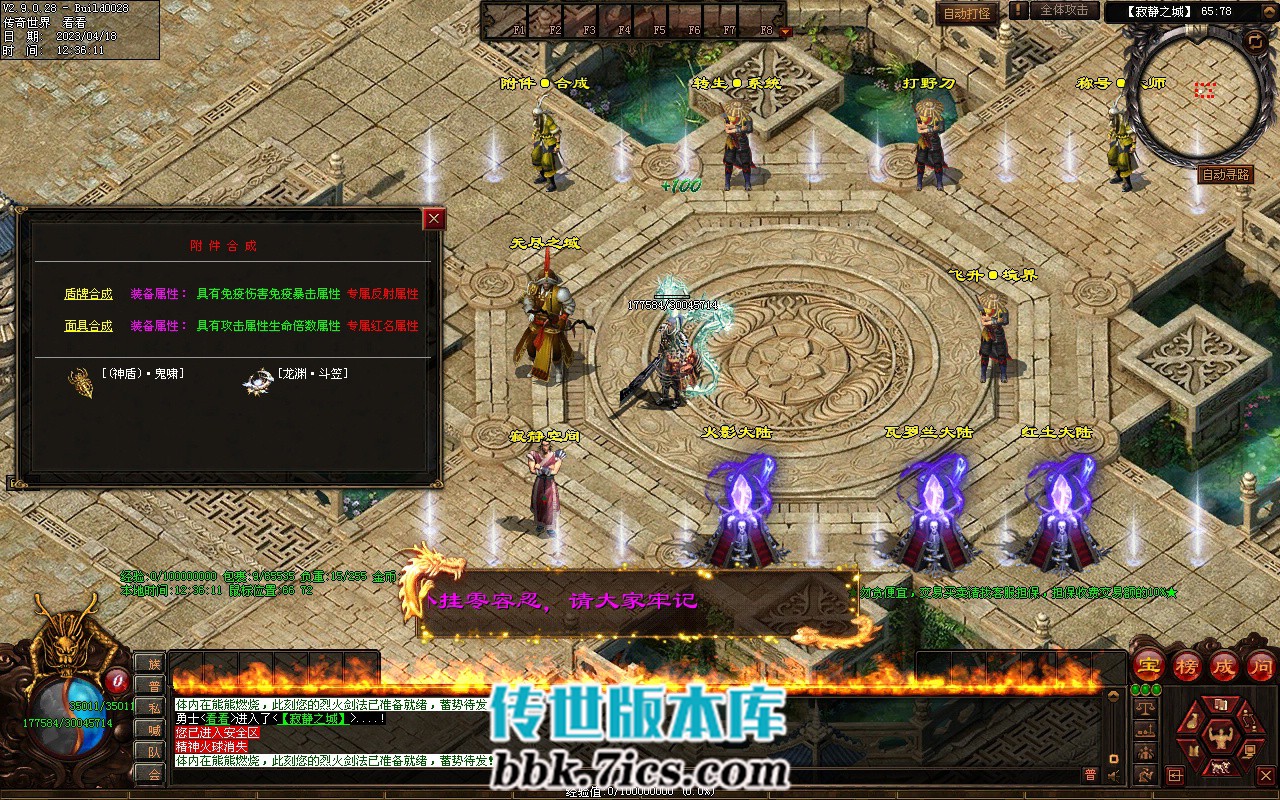Activate the 自动寻路 auto-pathing button

1225,174
